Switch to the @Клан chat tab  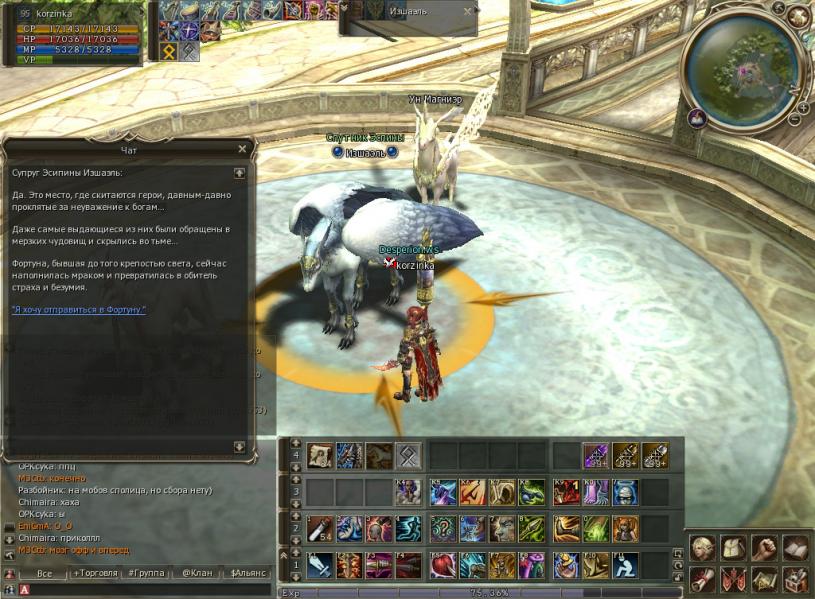coord(195,574)
